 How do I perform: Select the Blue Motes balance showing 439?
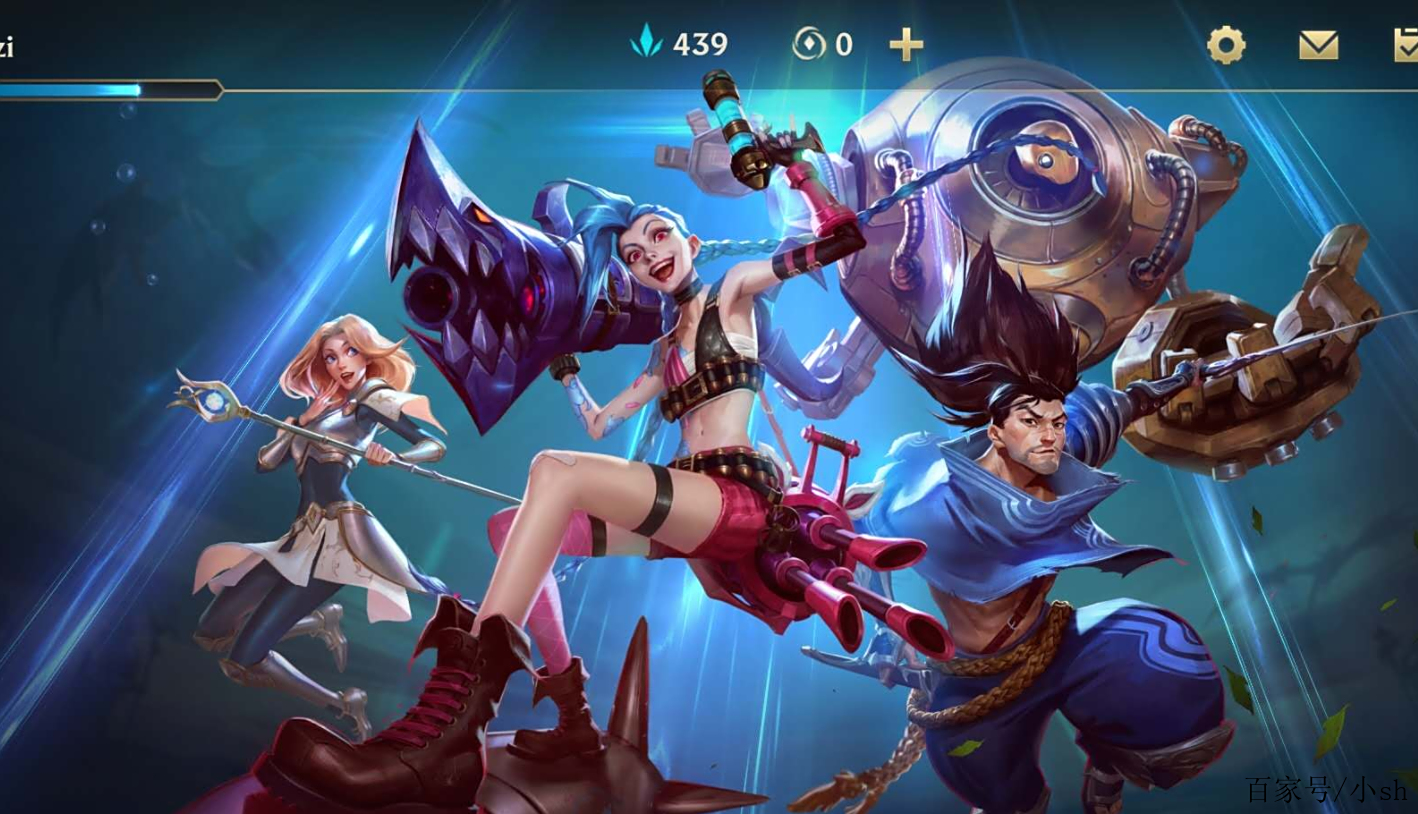(700, 43)
